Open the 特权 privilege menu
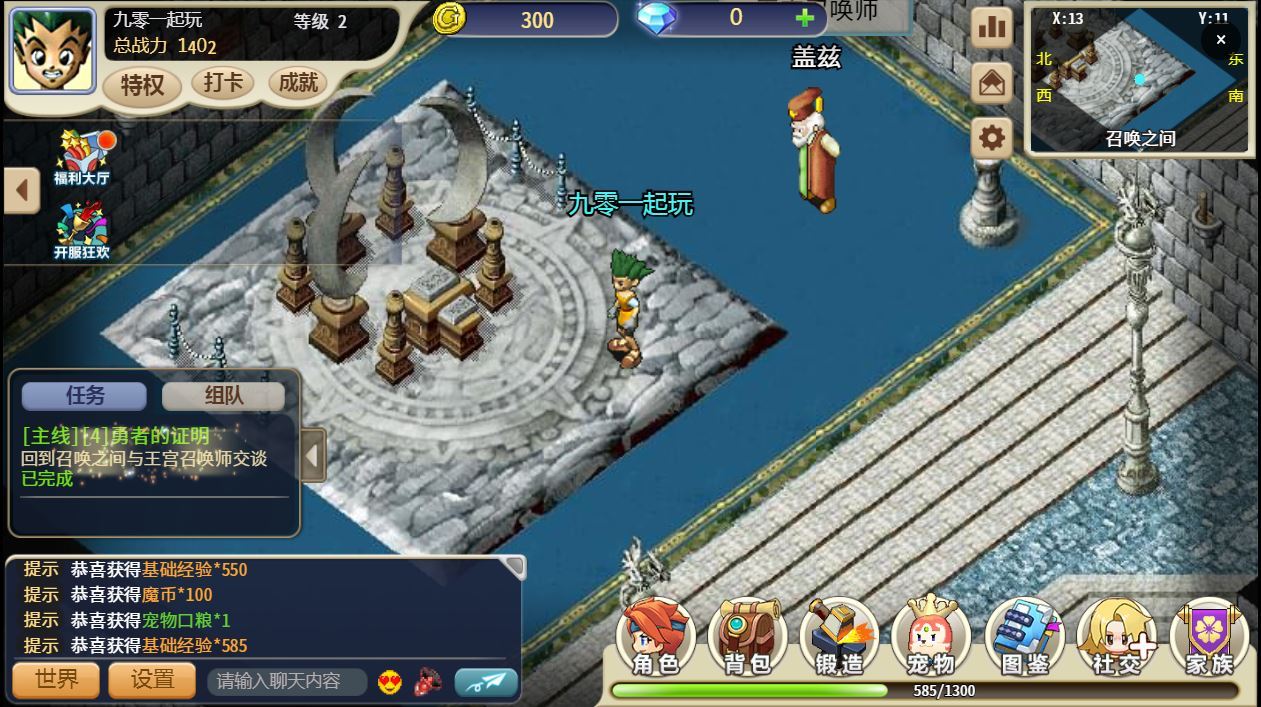This screenshot has height=707, width=1261. click(x=142, y=85)
